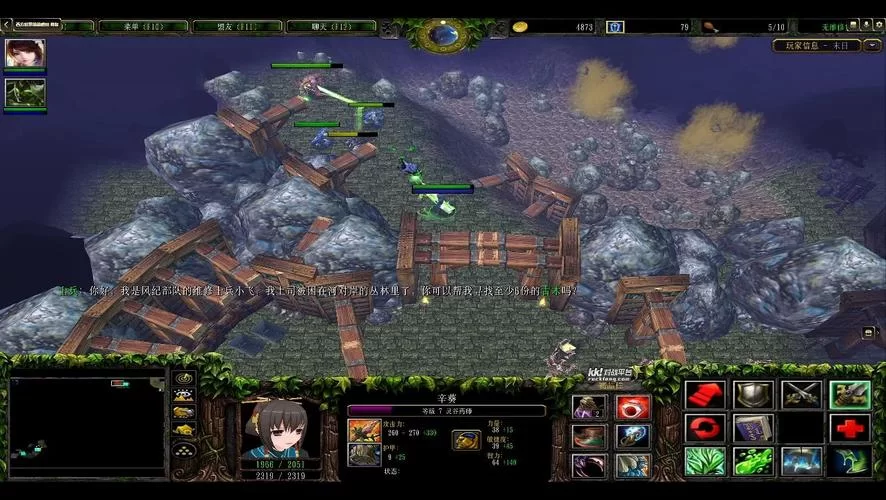The width and height of the screenshot is (886, 500).
Task: Open the purple spellbook ability
Action: (753, 428)
